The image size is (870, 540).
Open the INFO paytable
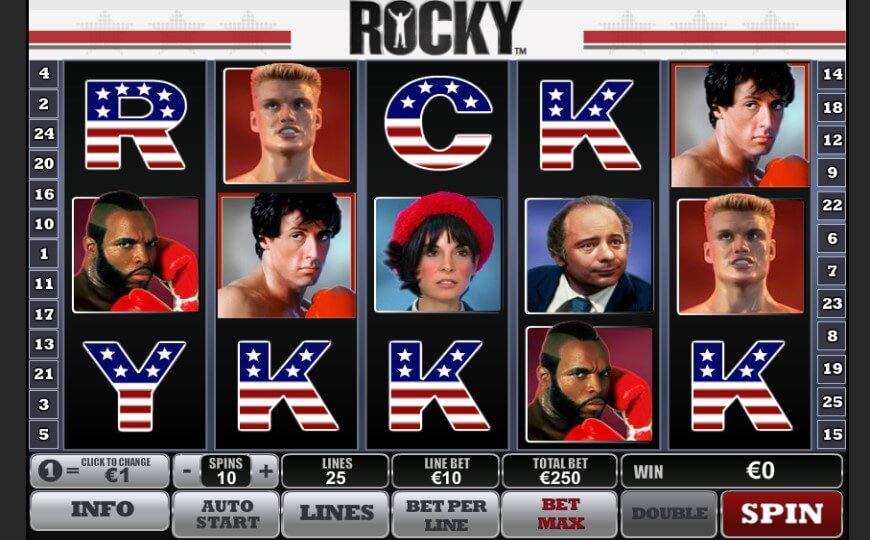[100, 510]
